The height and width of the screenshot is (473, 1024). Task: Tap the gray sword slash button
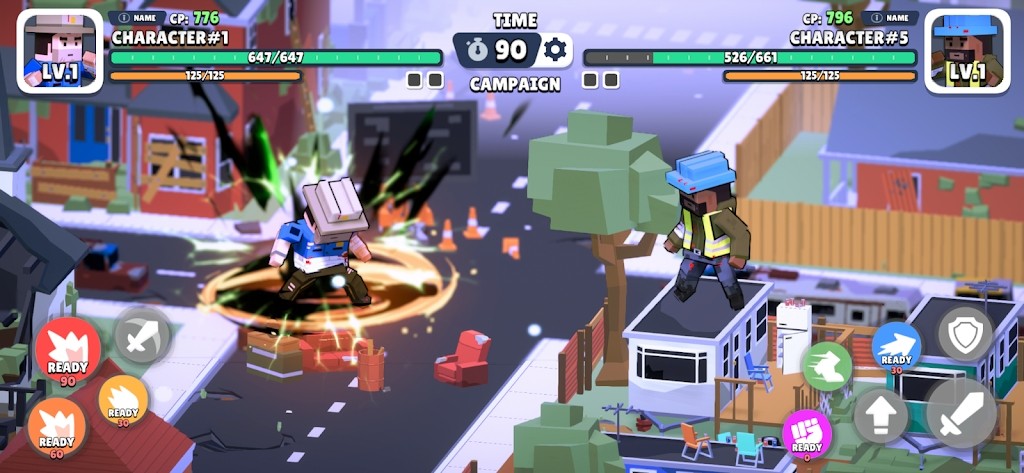[x=143, y=335]
